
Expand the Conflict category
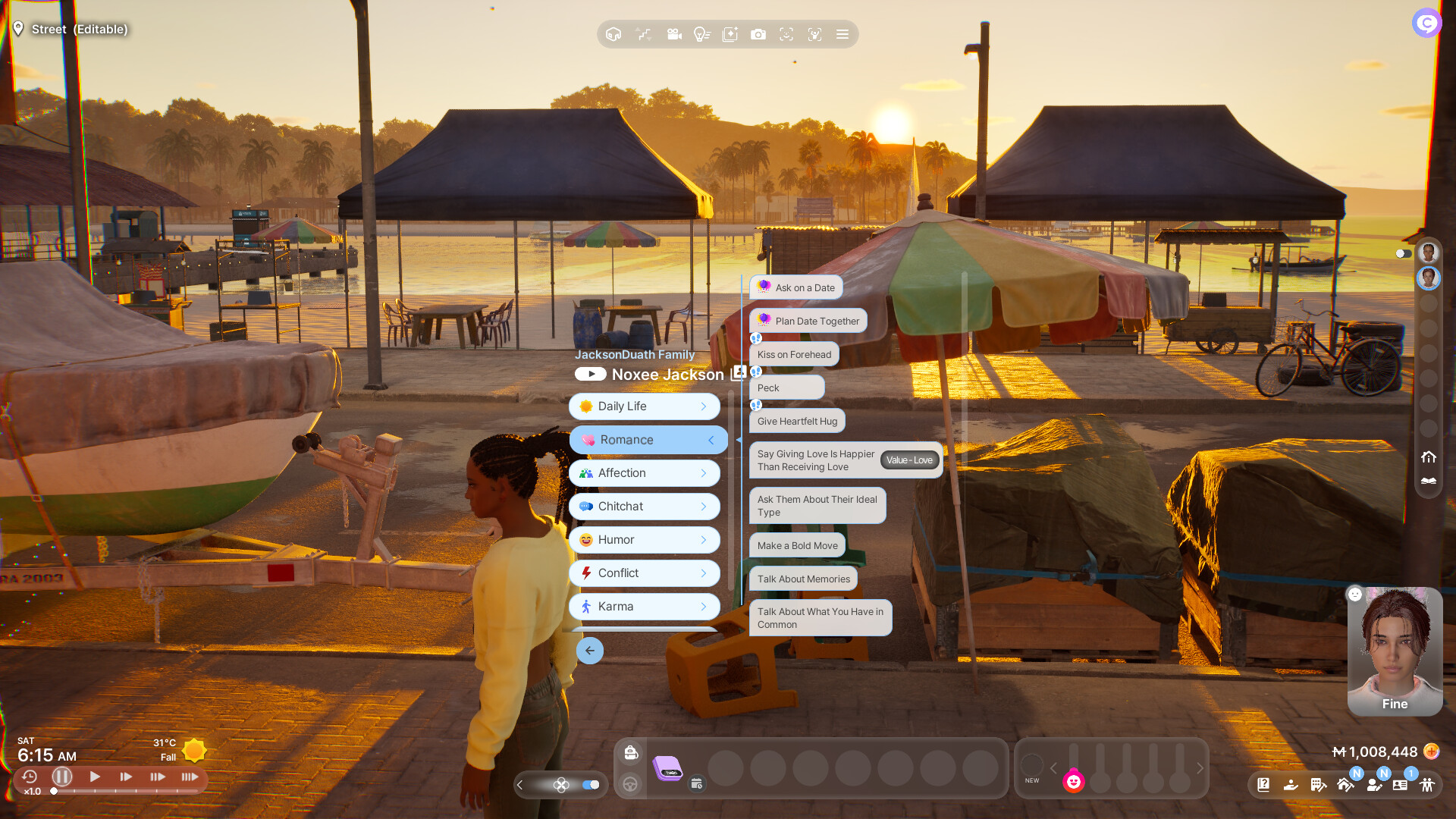[645, 573]
